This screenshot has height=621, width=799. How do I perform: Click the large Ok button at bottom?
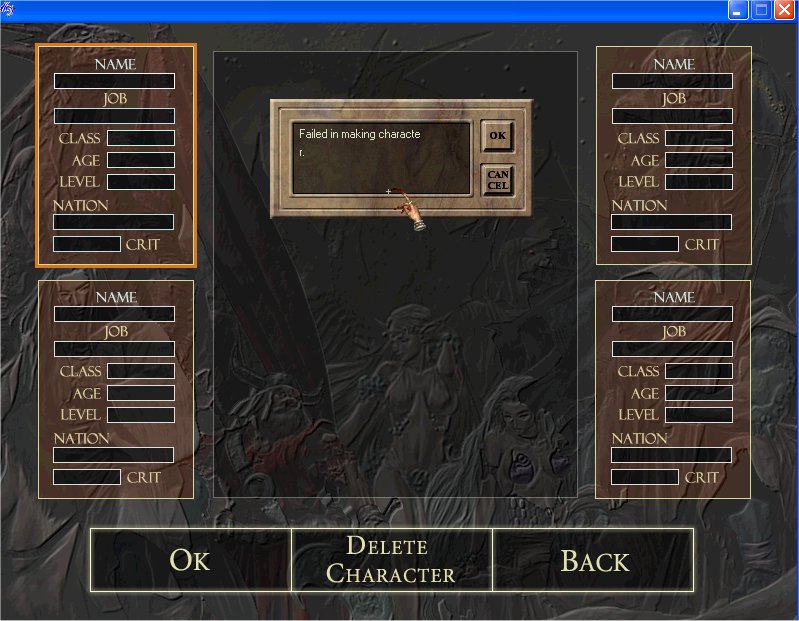190,560
